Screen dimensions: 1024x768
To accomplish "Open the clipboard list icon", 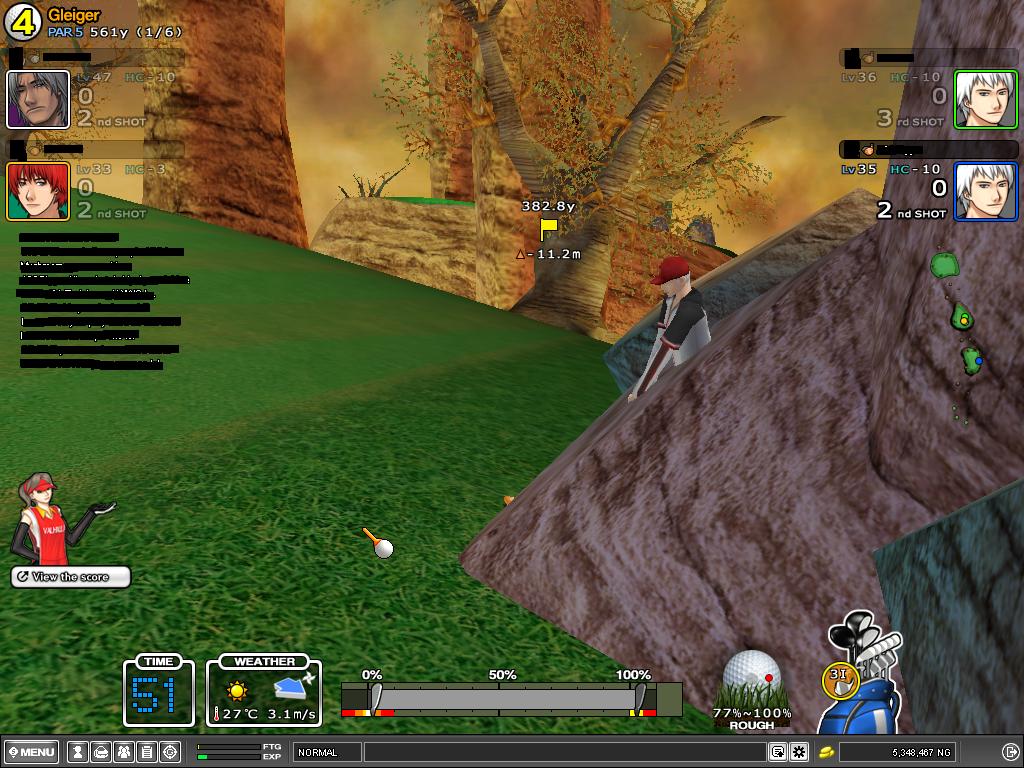I will click(x=146, y=752).
